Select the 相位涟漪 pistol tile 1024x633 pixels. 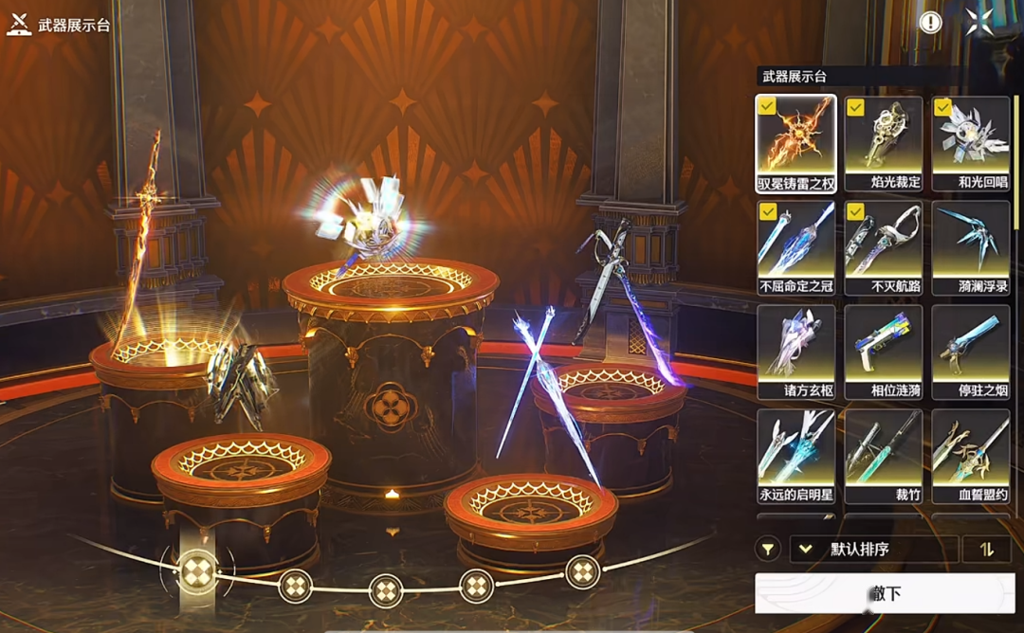coord(883,351)
